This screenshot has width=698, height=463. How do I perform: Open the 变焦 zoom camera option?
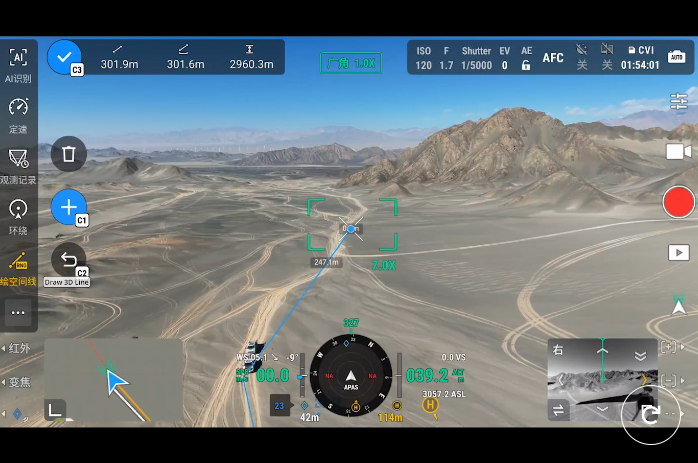pos(18,382)
